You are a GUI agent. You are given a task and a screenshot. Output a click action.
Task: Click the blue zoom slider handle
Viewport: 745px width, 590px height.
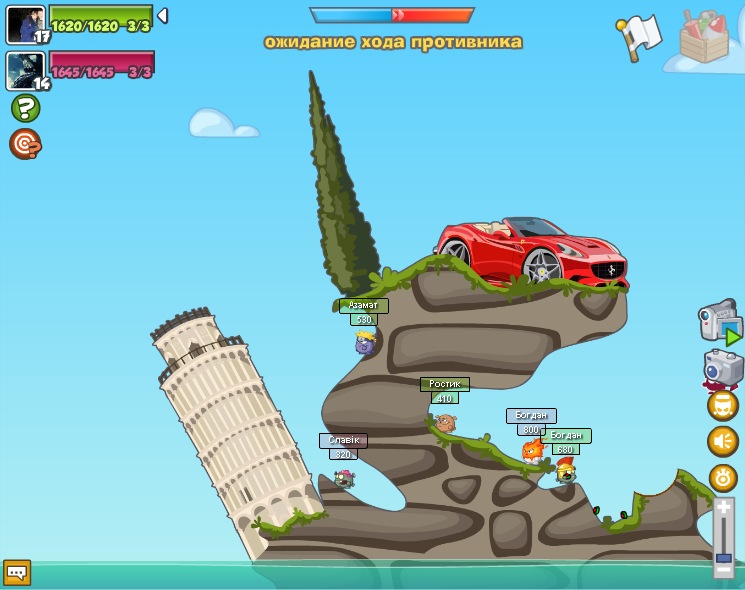pyautogui.click(x=724, y=556)
